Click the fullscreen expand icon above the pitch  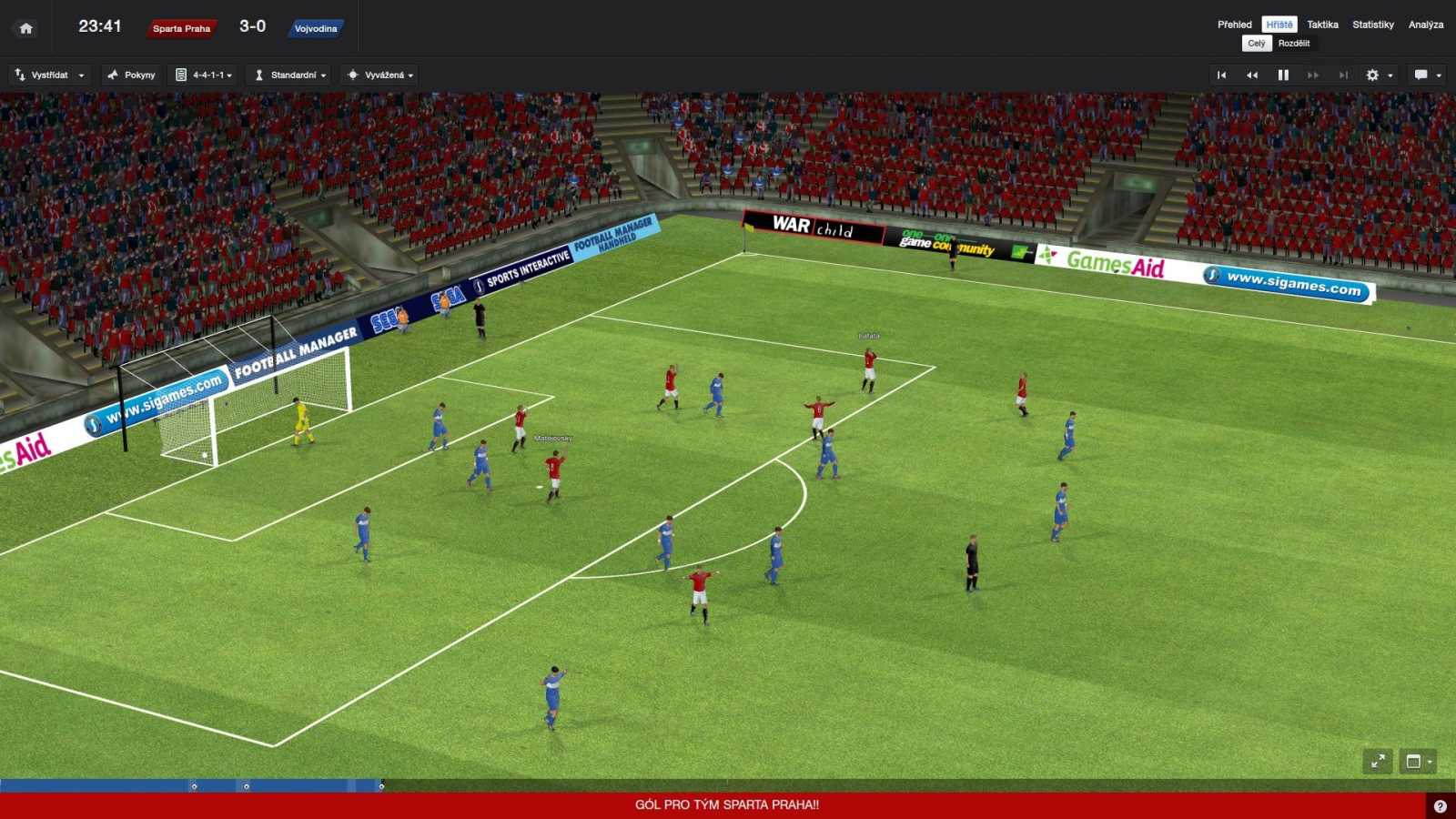tap(1377, 763)
